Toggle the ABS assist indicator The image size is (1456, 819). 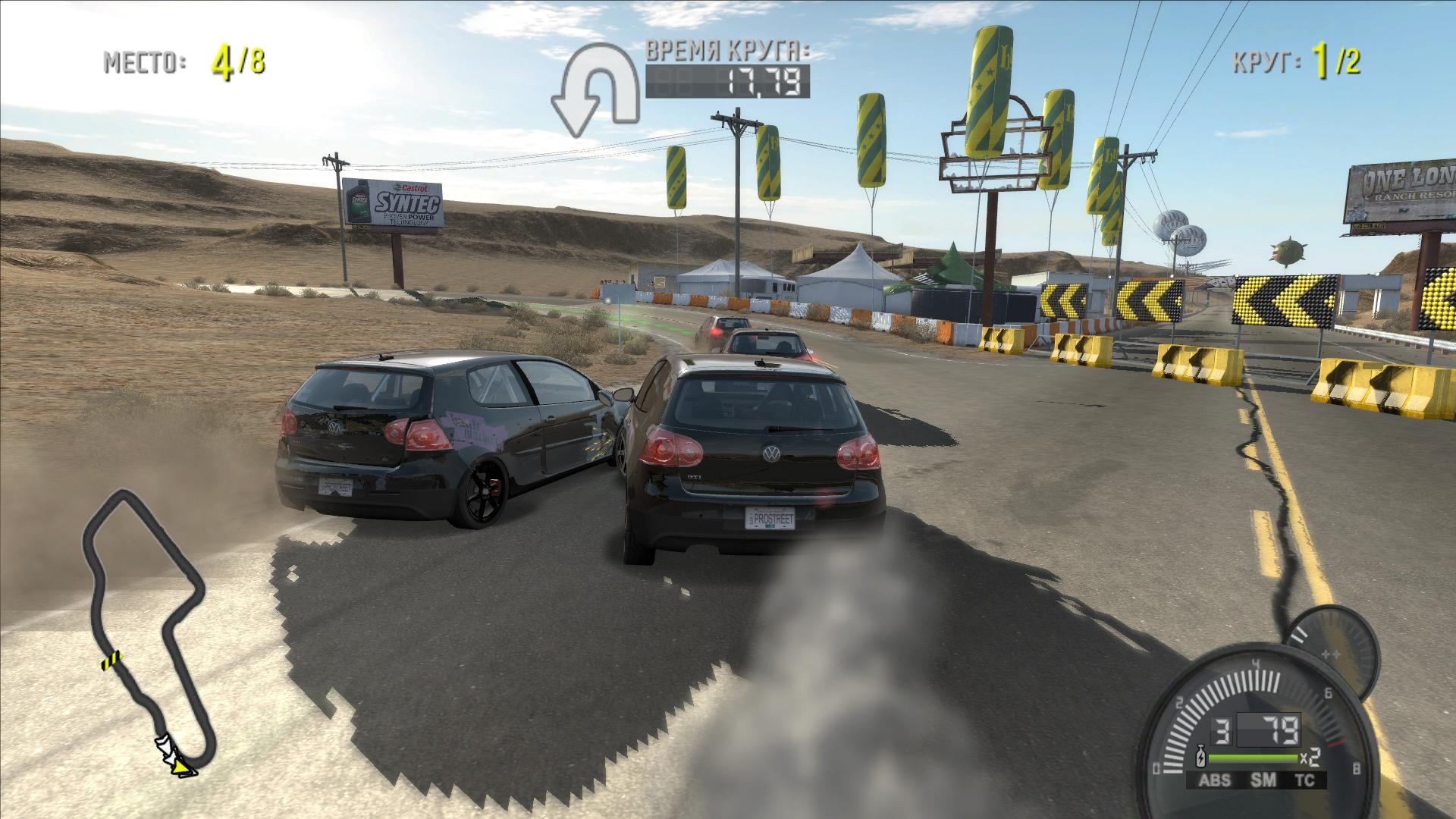tap(1214, 781)
